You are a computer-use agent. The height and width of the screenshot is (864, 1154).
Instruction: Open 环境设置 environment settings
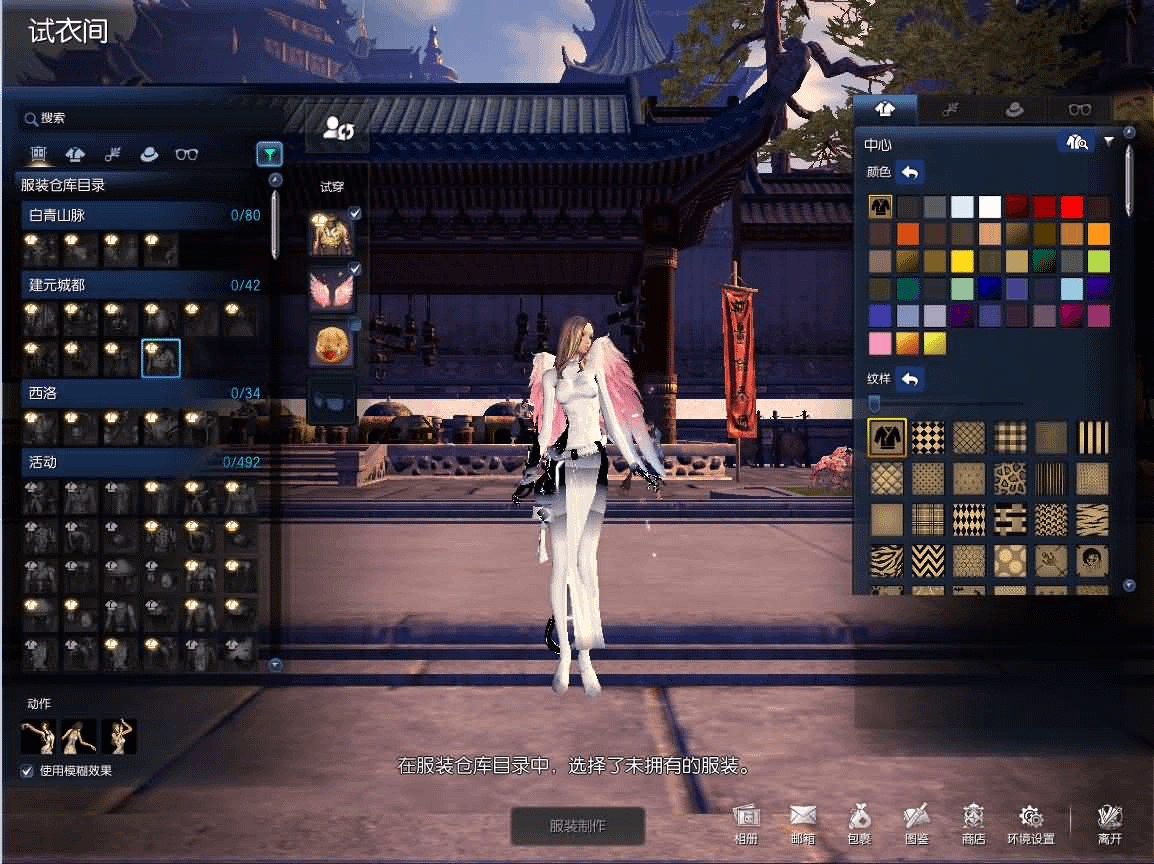(x=1030, y=822)
